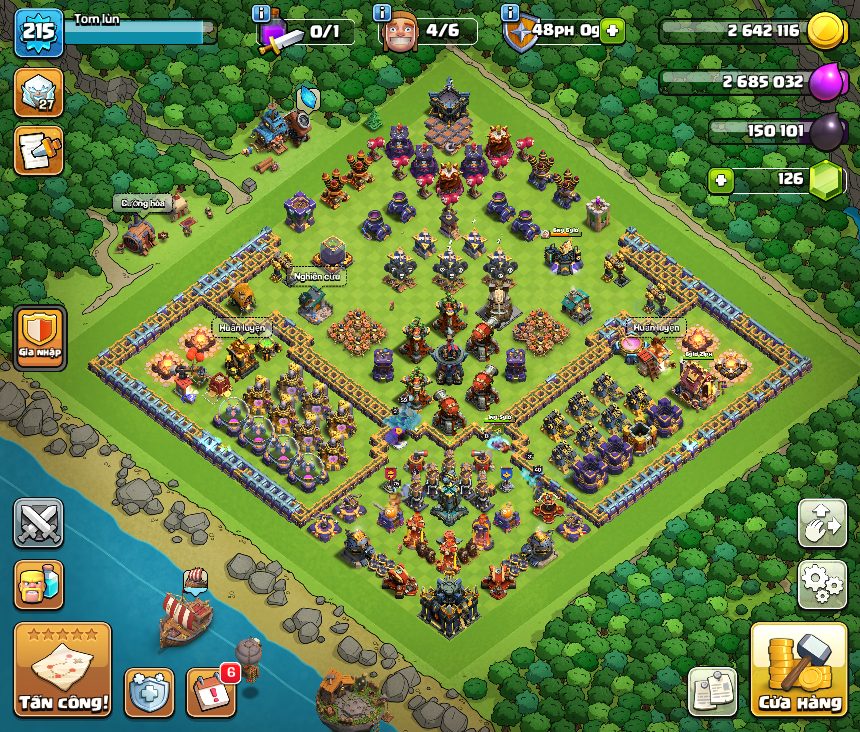Open the shield and plus button
The height and width of the screenshot is (732, 860).
pos(149,692)
